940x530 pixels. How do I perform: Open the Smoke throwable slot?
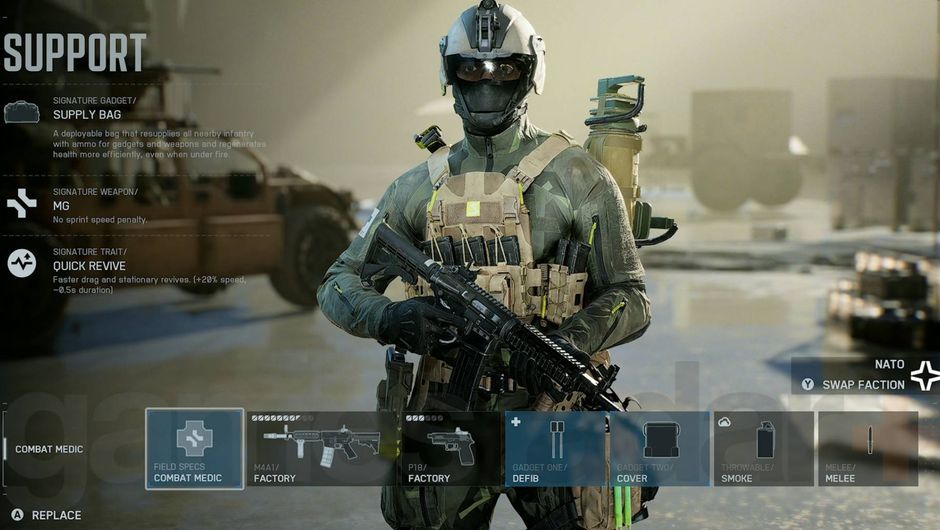(763, 448)
